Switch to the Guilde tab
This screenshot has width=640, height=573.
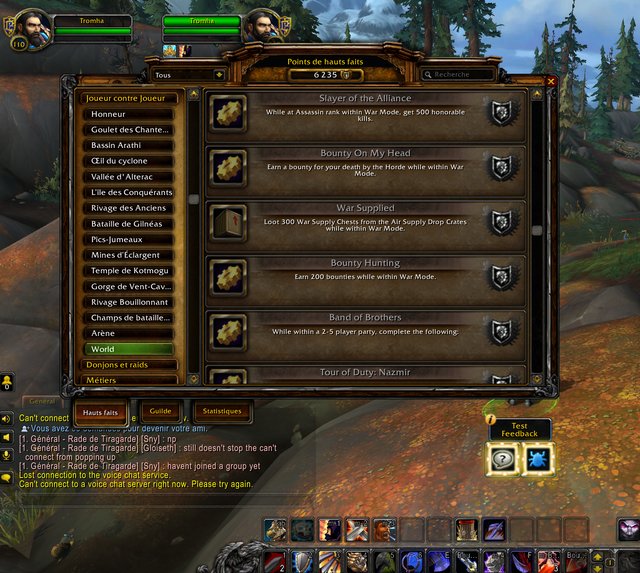click(161, 411)
